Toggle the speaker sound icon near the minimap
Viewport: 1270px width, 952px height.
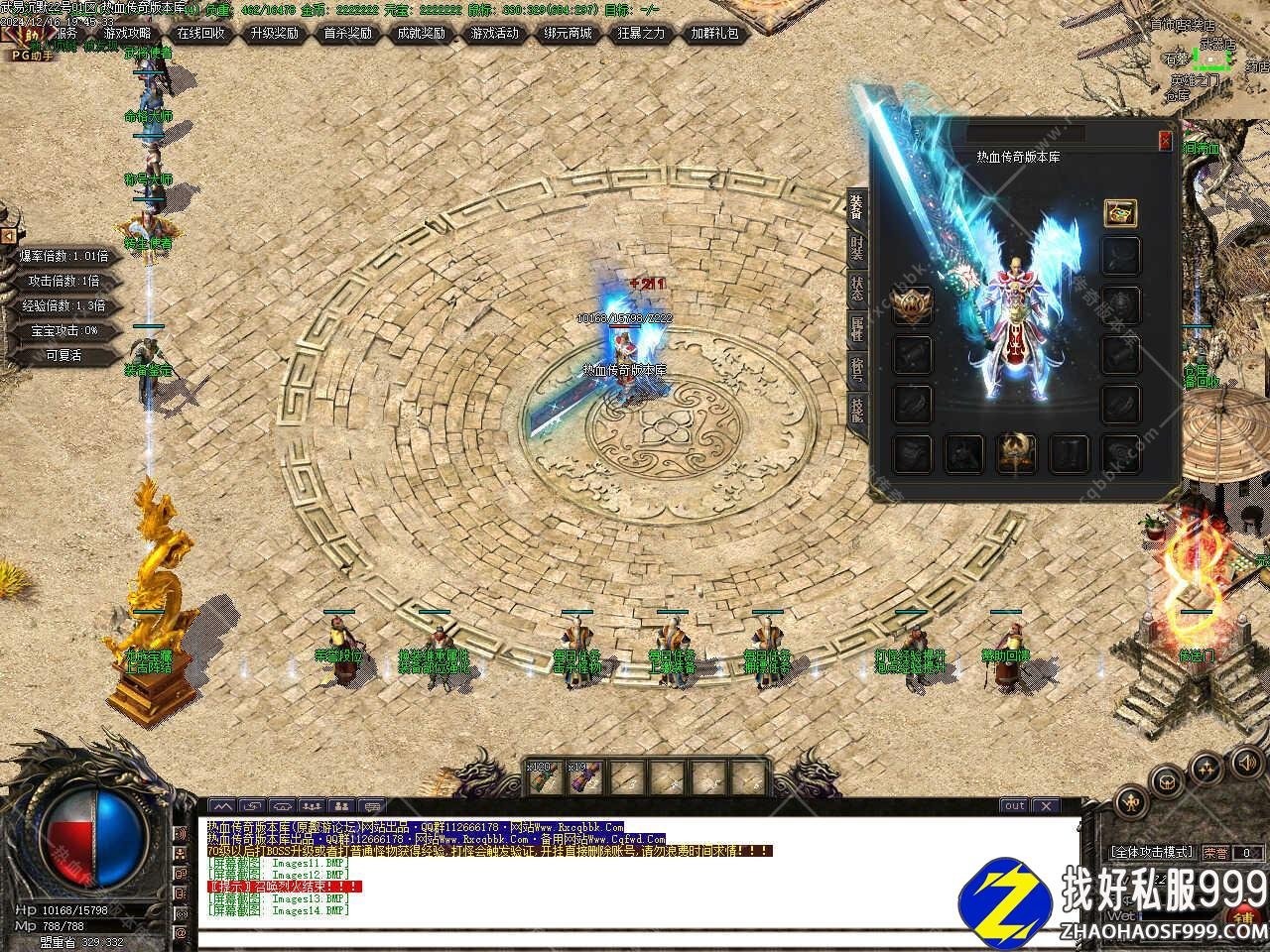[1246, 764]
